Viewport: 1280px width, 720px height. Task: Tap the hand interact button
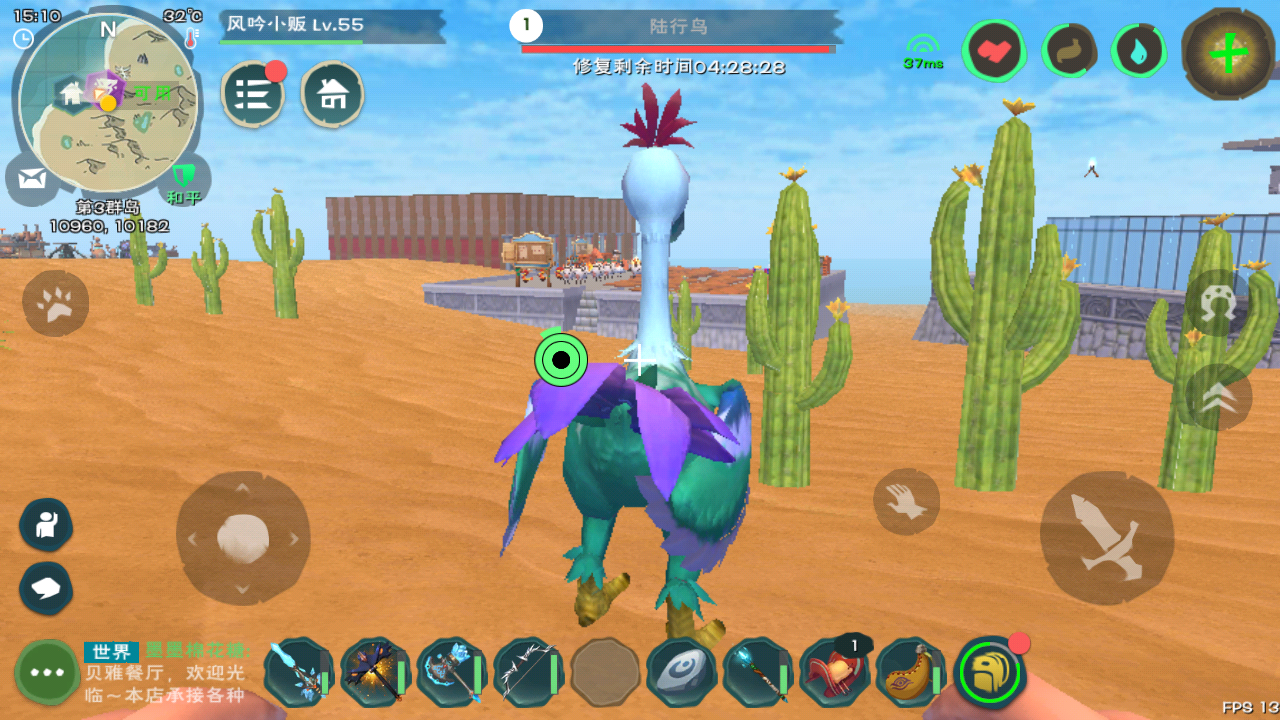[x=906, y=501]
